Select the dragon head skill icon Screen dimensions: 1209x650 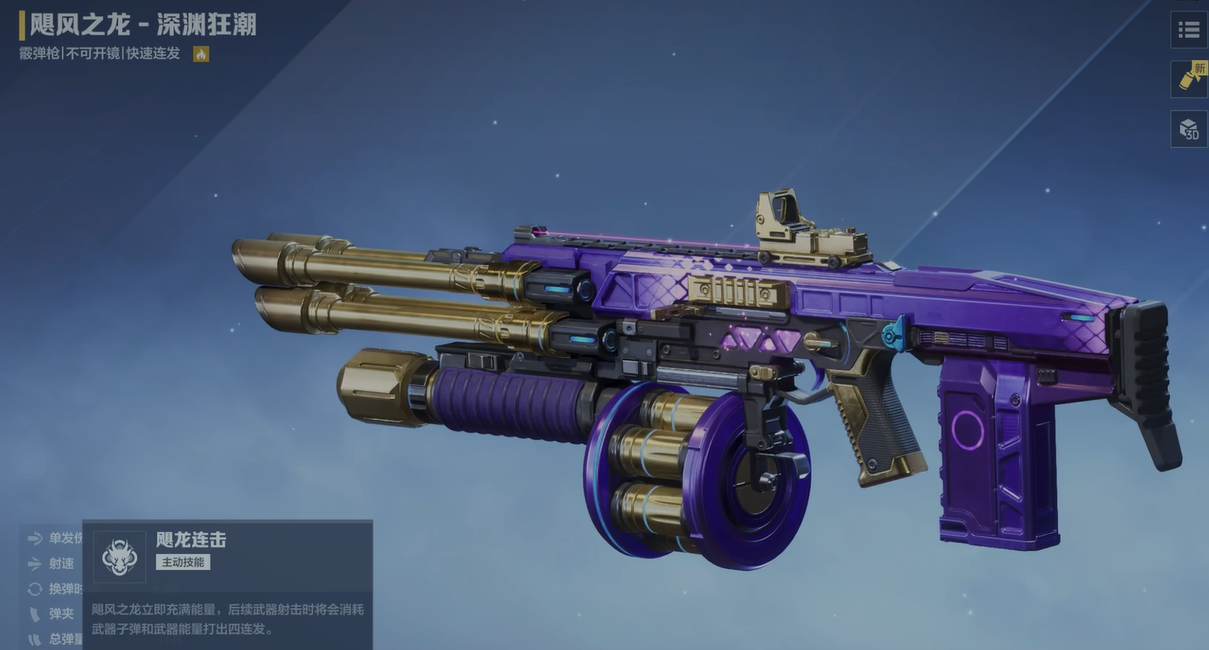(x=119, y=556)
